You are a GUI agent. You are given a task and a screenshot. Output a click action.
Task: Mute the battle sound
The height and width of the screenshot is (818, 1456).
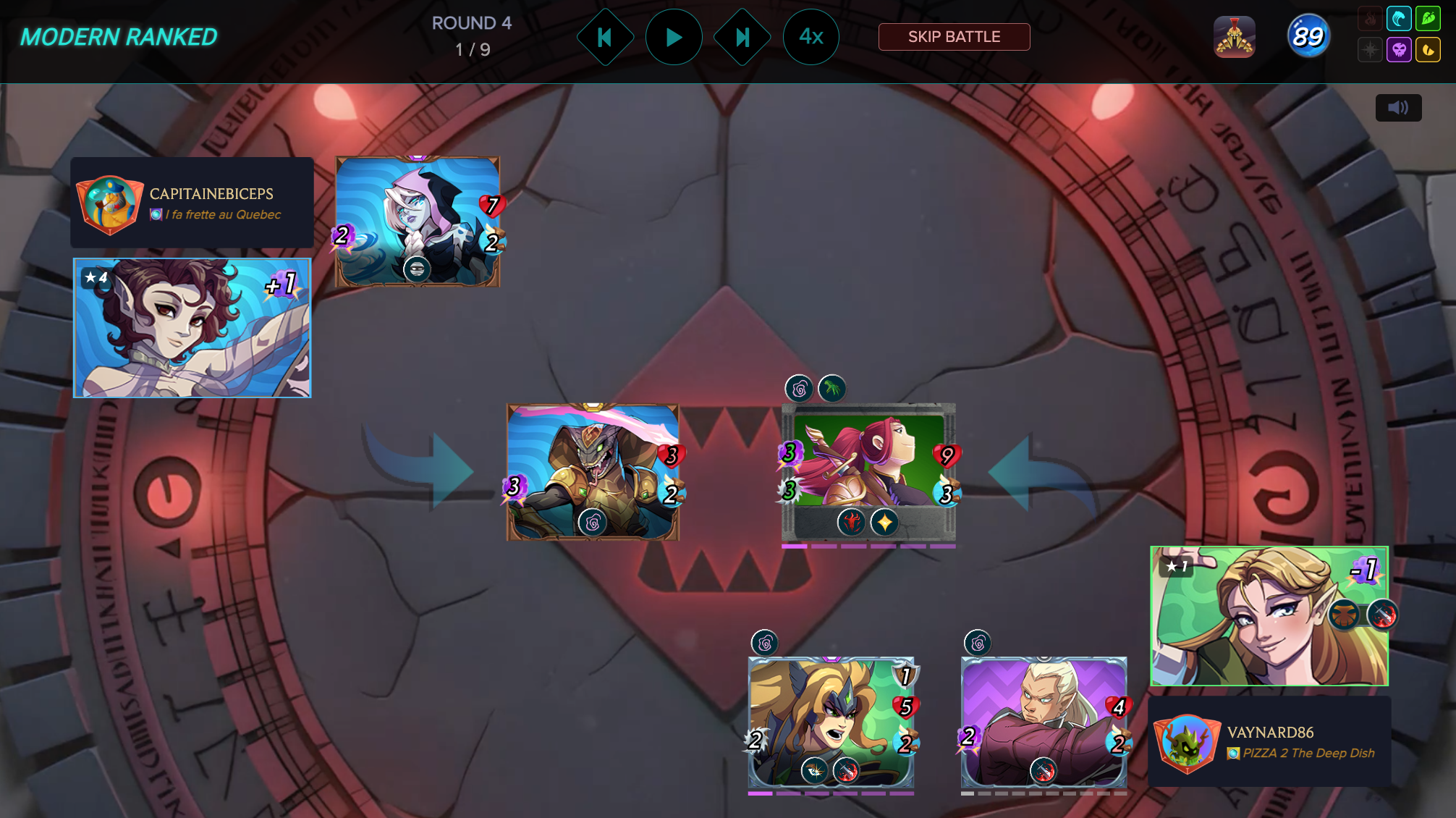(1398, 108)
